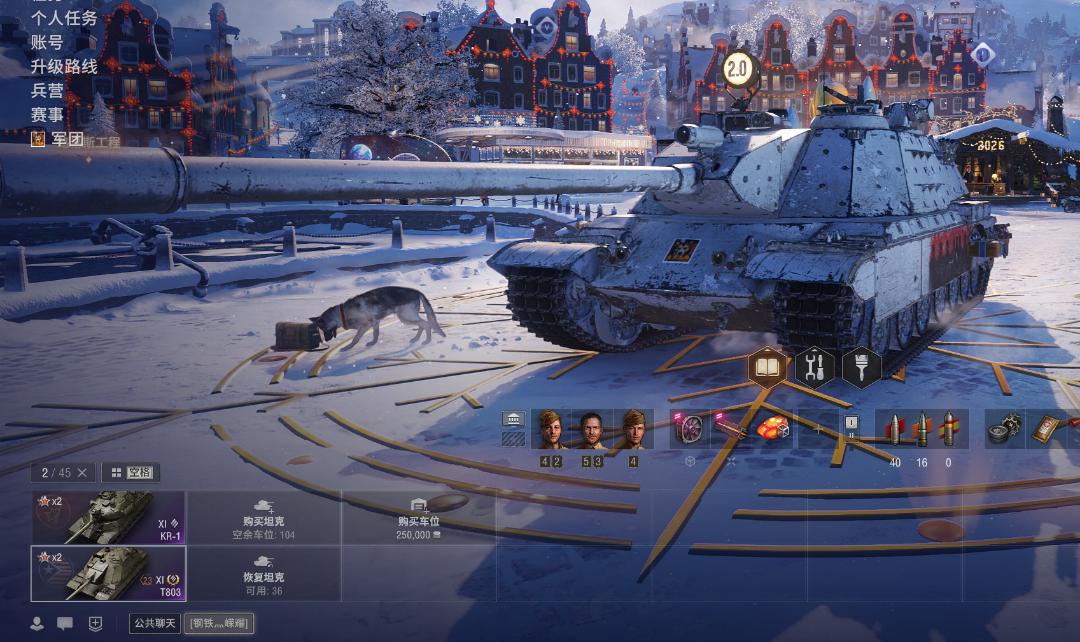Screen dimensions: 1080x642
Task: Open the 个人任务 personal missions menu
Action: pyautogui.click(x=64, y=18)
